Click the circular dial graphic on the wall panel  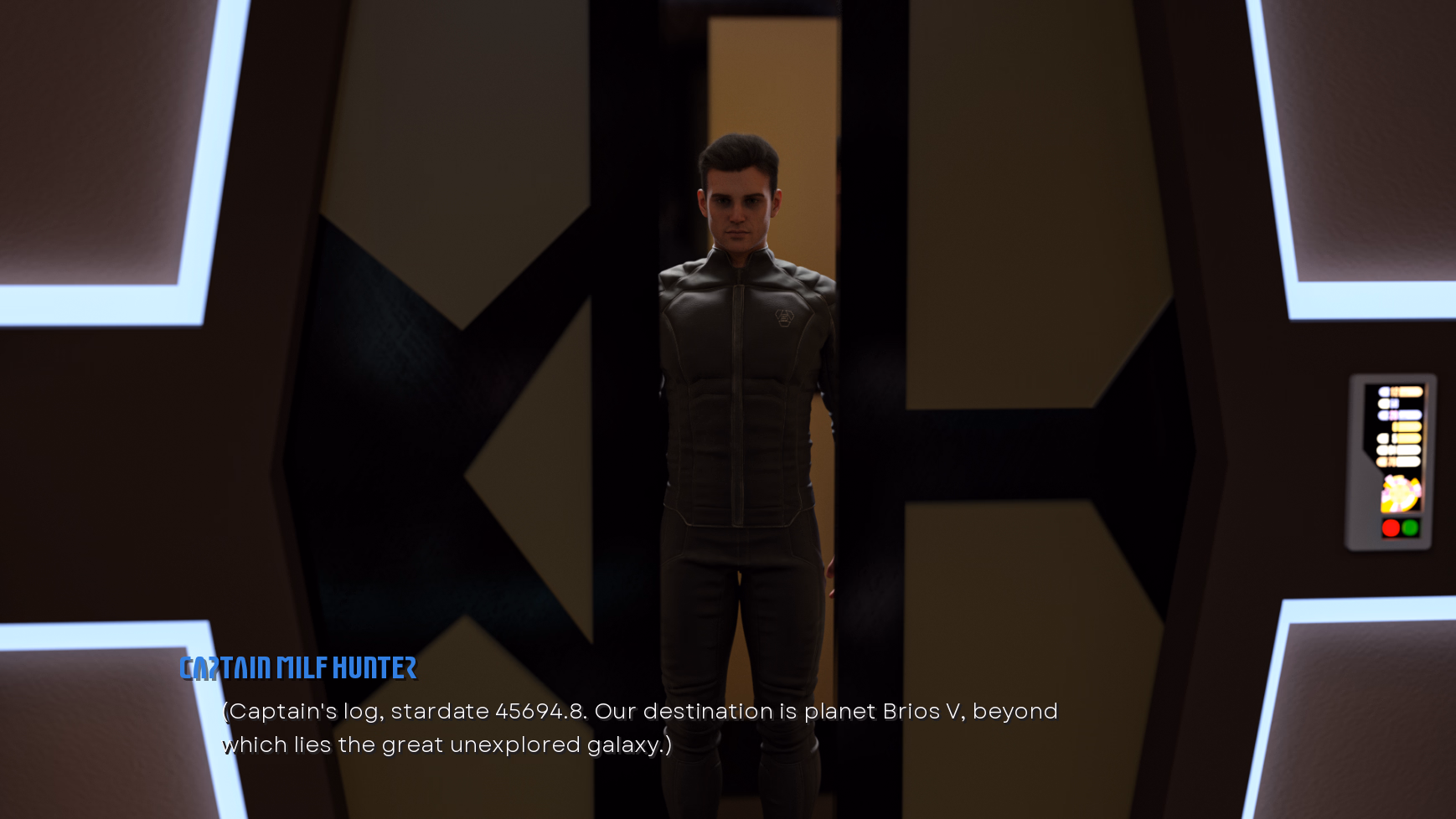click(x=1398, y=492)
